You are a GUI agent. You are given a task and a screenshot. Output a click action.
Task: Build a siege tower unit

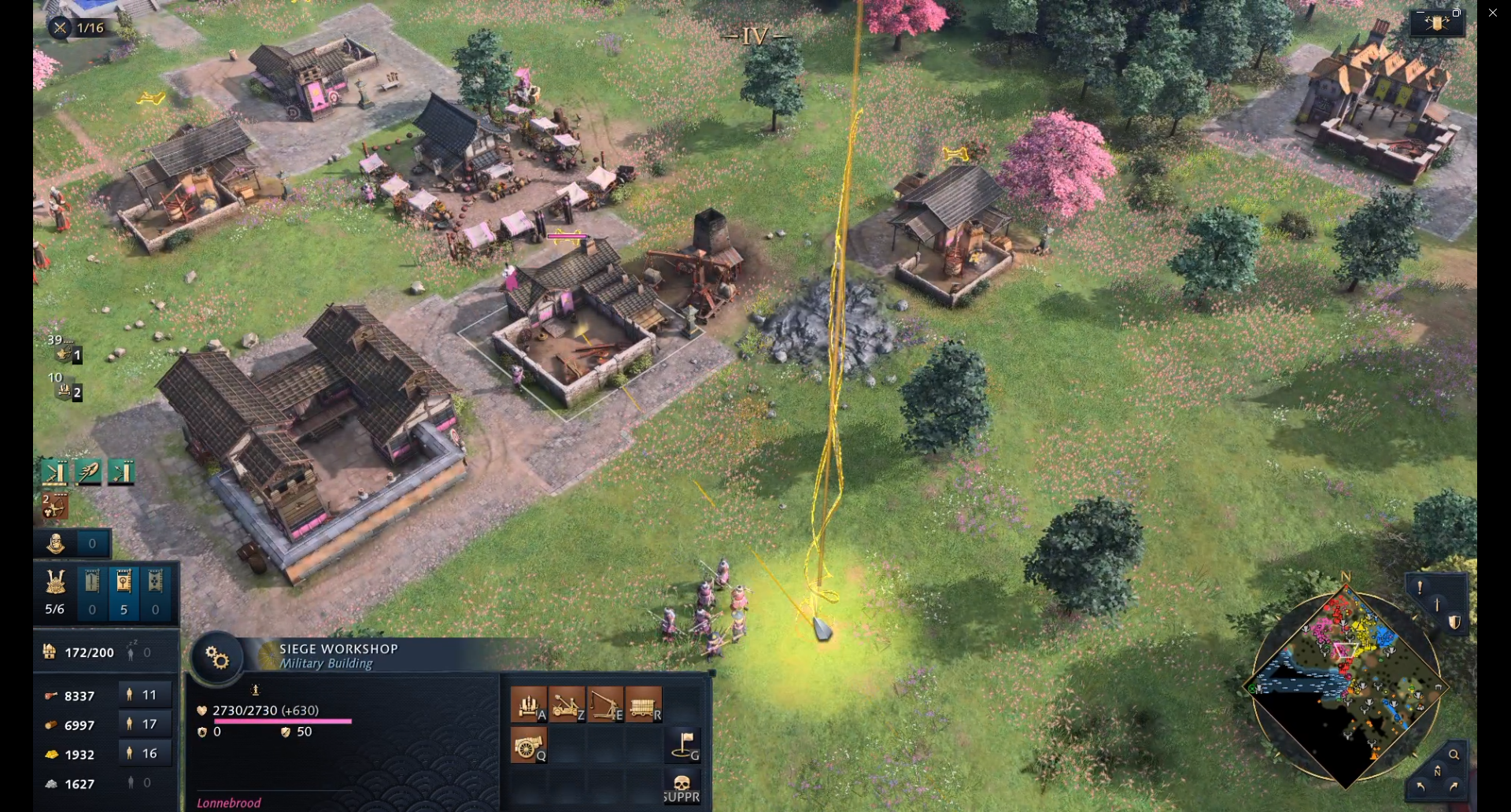click(x=644, y=703)
